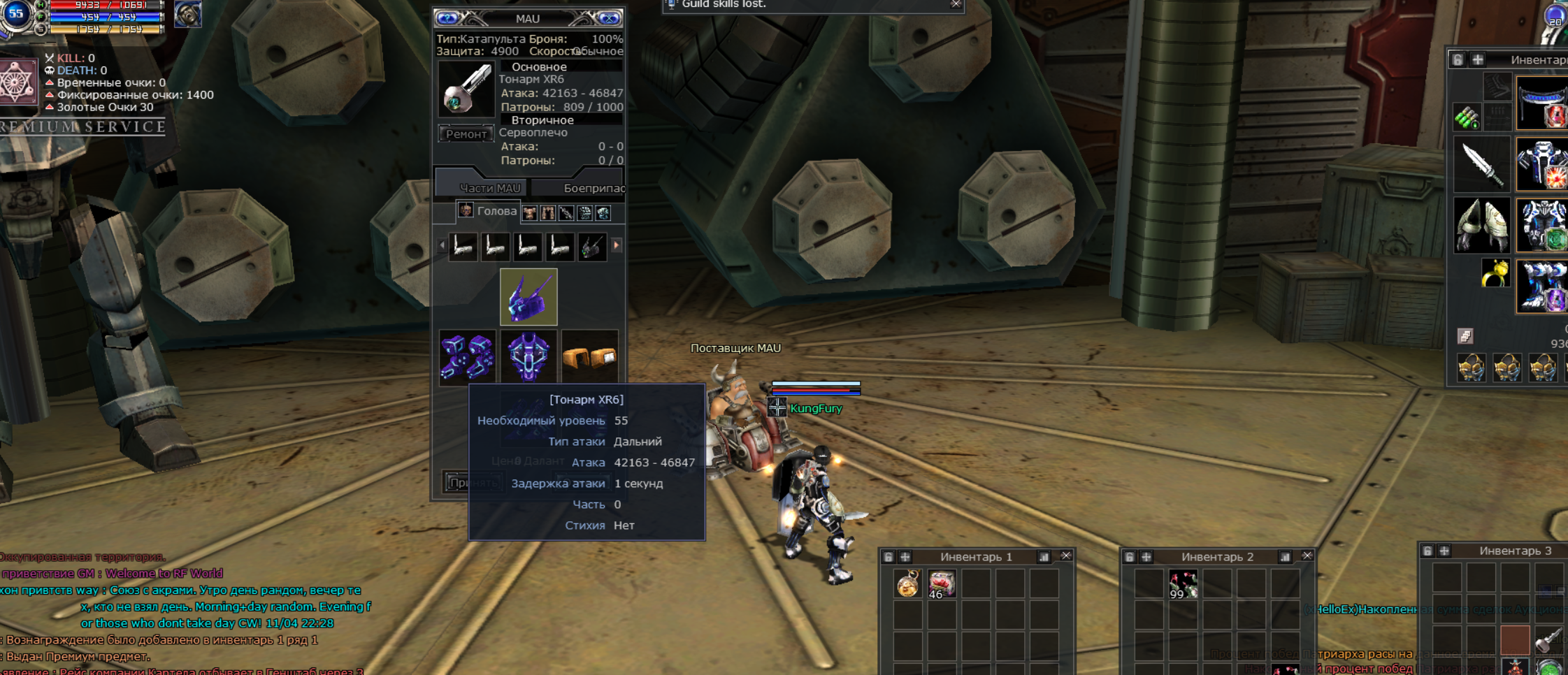Dismiss the Guild skills lost notification
The width and height of the screenshot is (1568, 675).
pyautogui.click(x=956, y=4)
